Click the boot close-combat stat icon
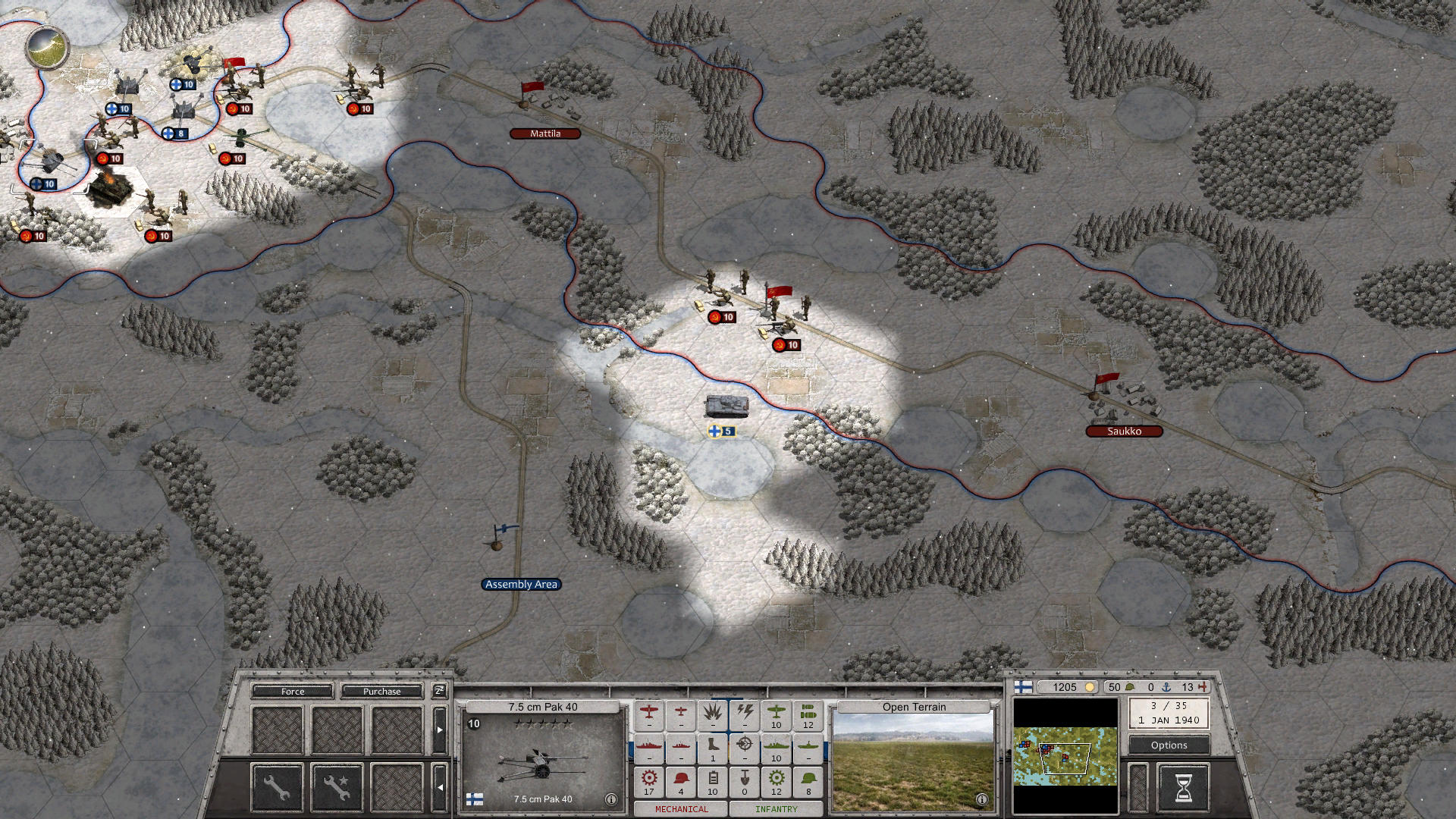This screenshot has height=819, width=1456. pyautogui.click(x=714, y=745)
